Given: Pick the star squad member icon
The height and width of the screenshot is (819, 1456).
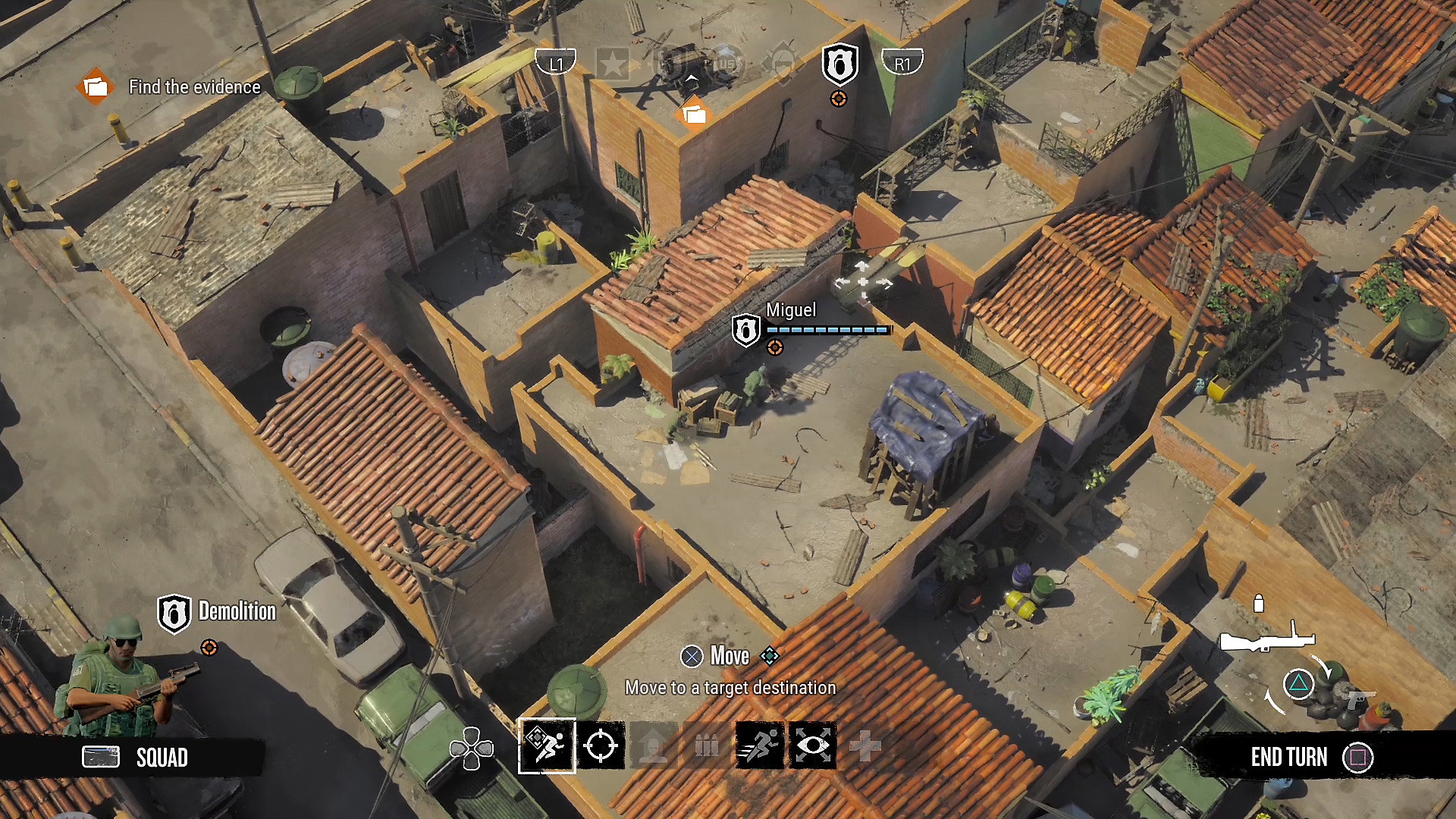Looking at the screenshot, I should [x=613, y=64].
